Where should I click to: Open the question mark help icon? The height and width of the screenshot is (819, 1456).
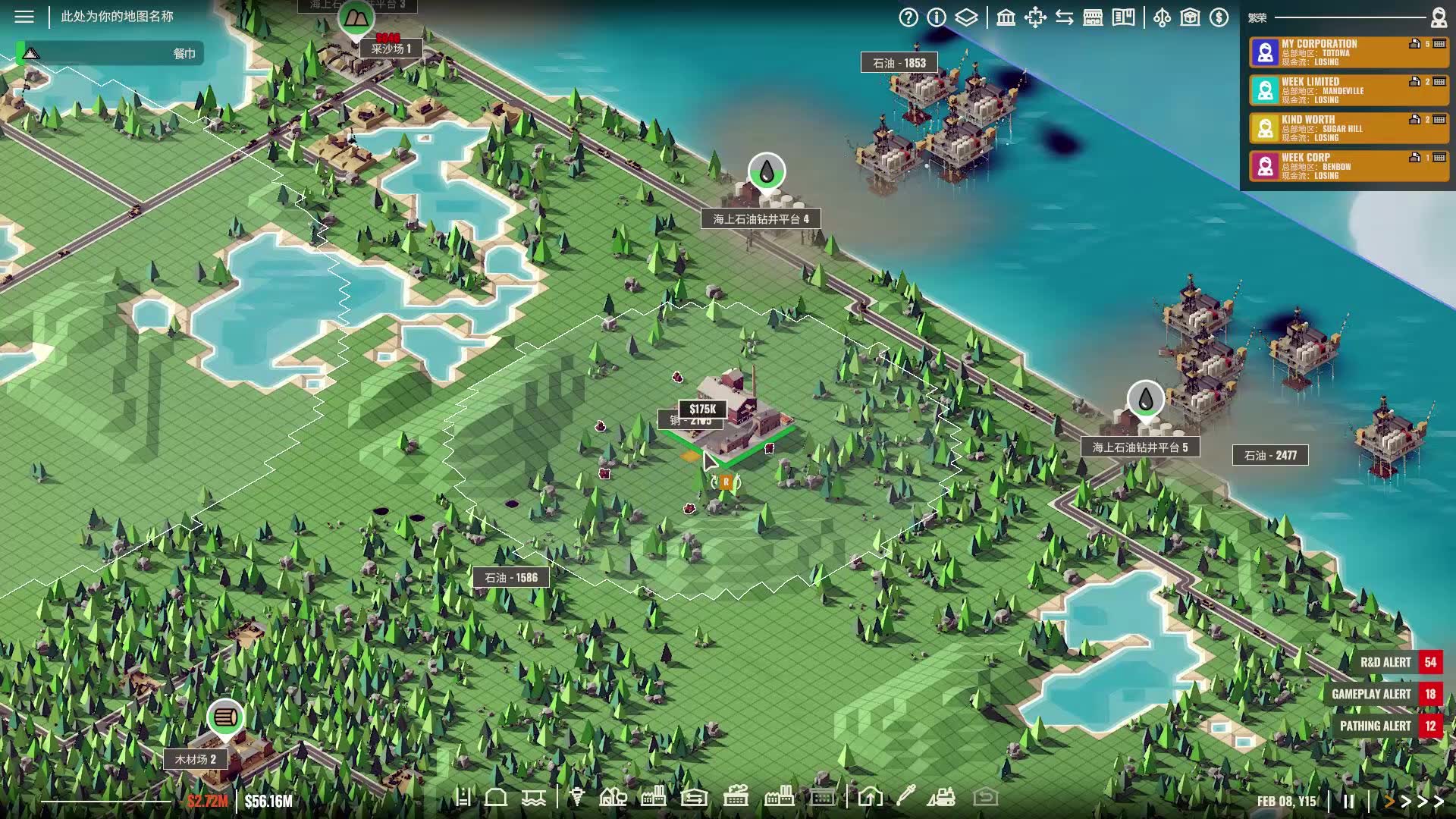pos(908,17)
